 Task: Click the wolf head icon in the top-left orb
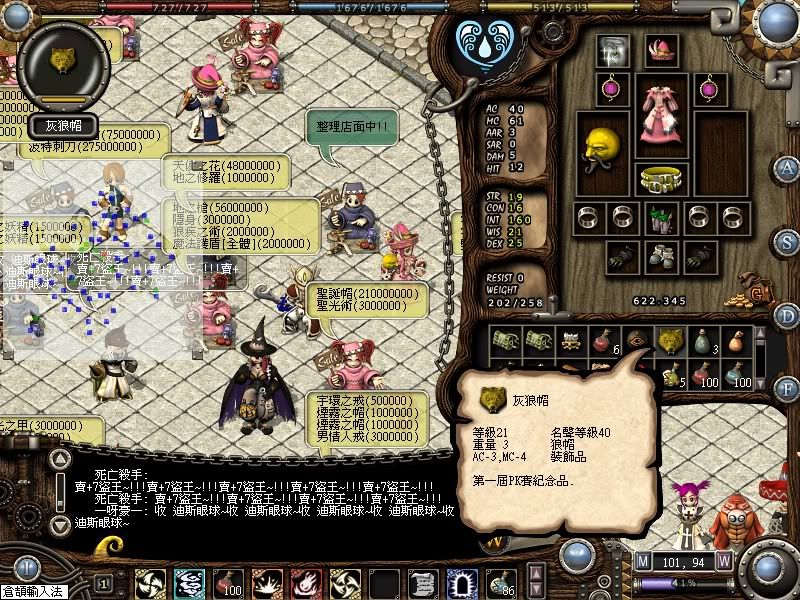pos(63,60)
